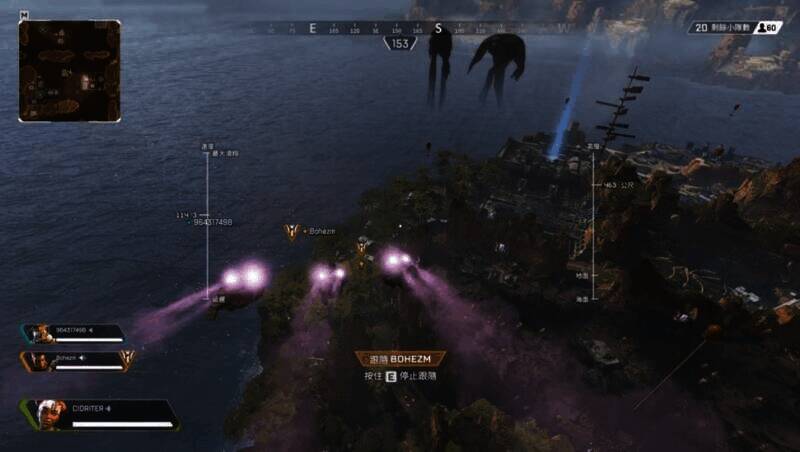Click the Bohezm name tag marker
800x452 pixels.
click(x=293, y=232)
